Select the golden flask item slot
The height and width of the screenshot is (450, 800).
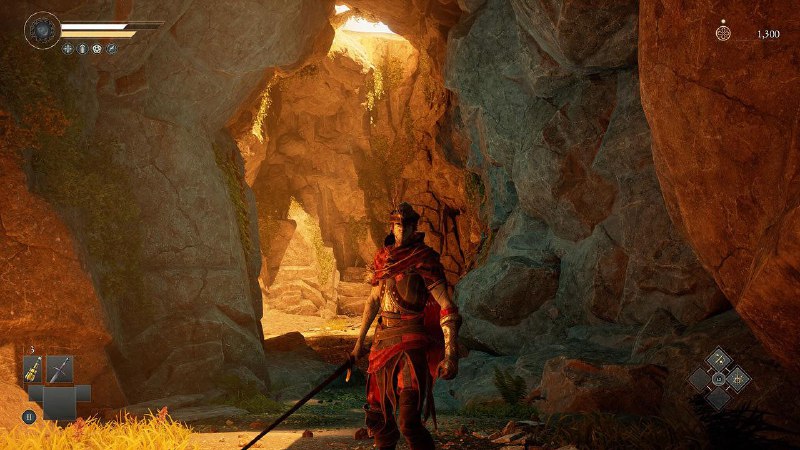tap(32, 369)
